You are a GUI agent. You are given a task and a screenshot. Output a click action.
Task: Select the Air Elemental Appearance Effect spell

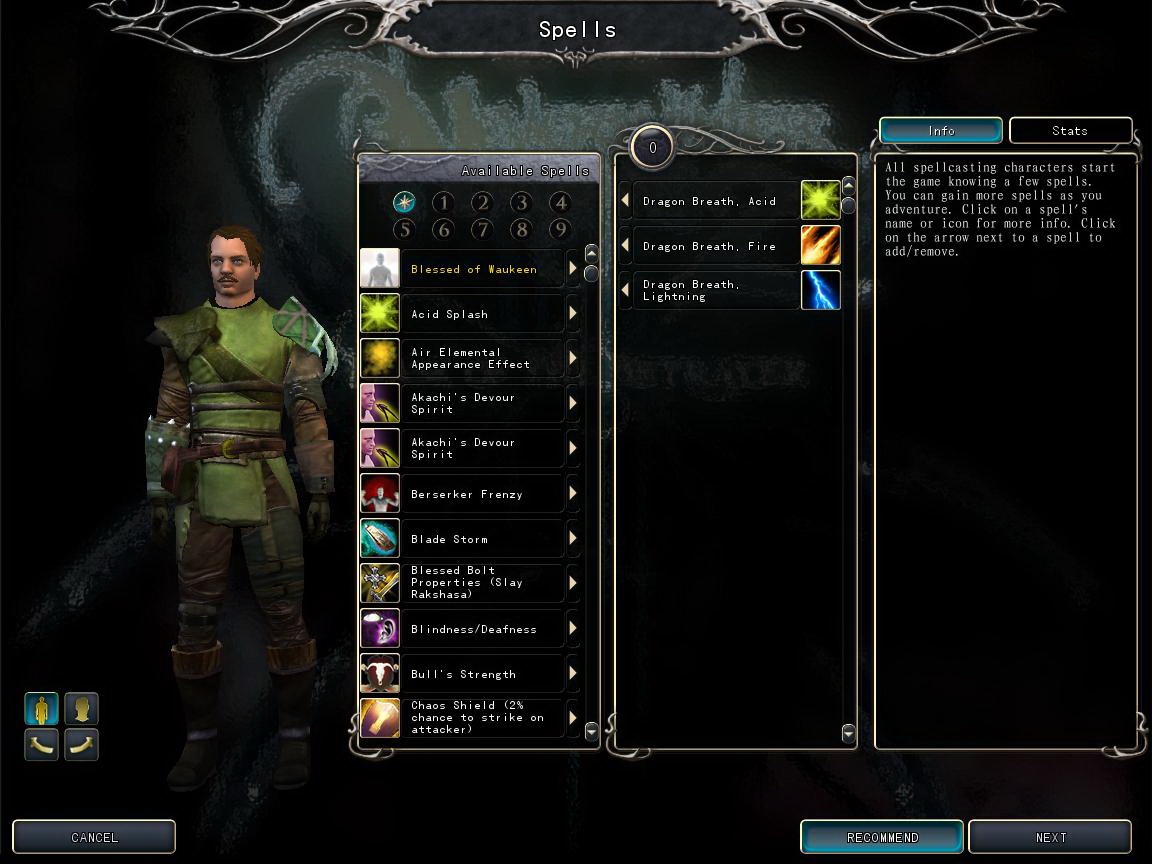click(x=470, y=358)
